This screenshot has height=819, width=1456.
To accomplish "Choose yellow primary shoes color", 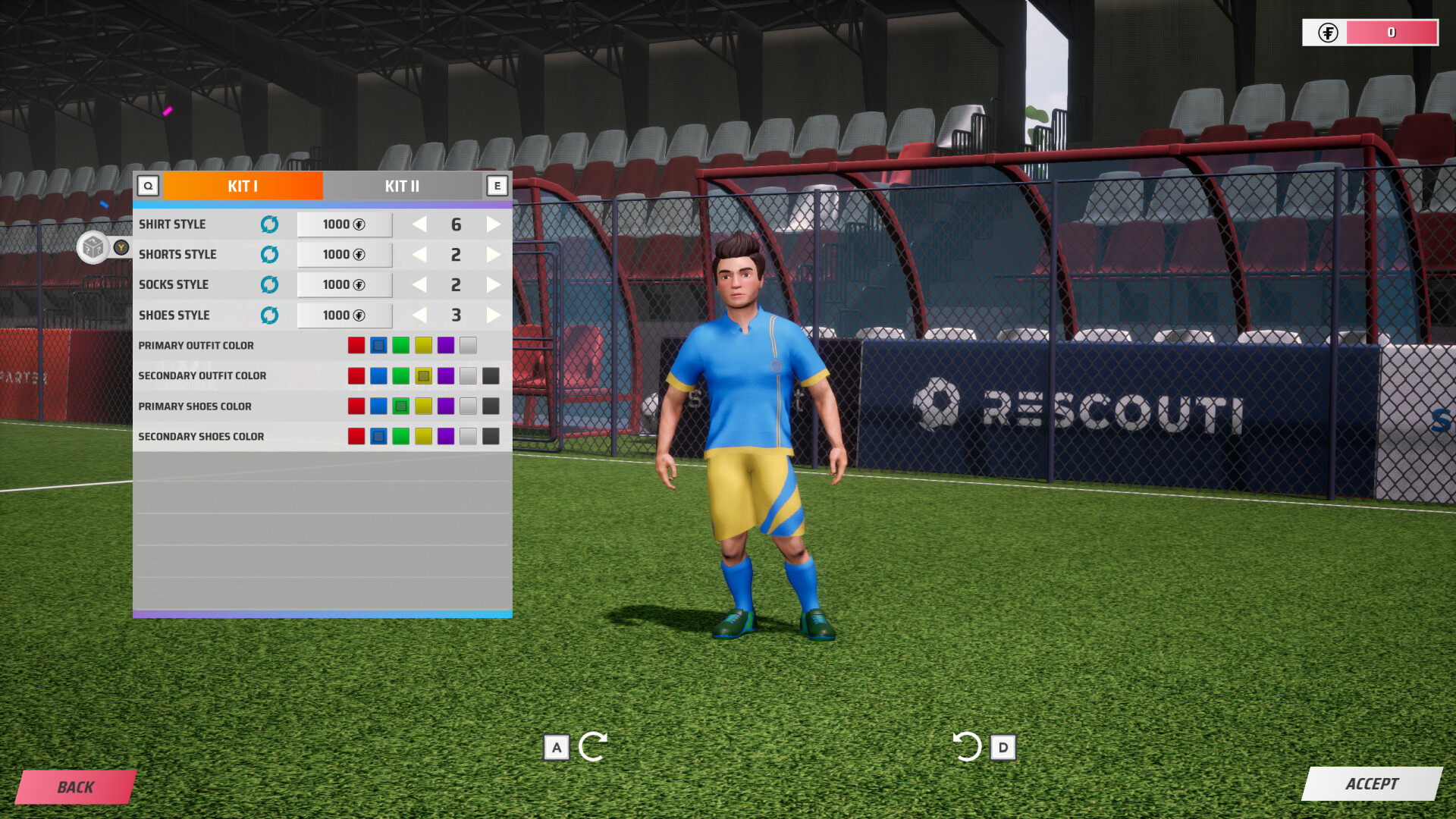I will pos(423,406).
